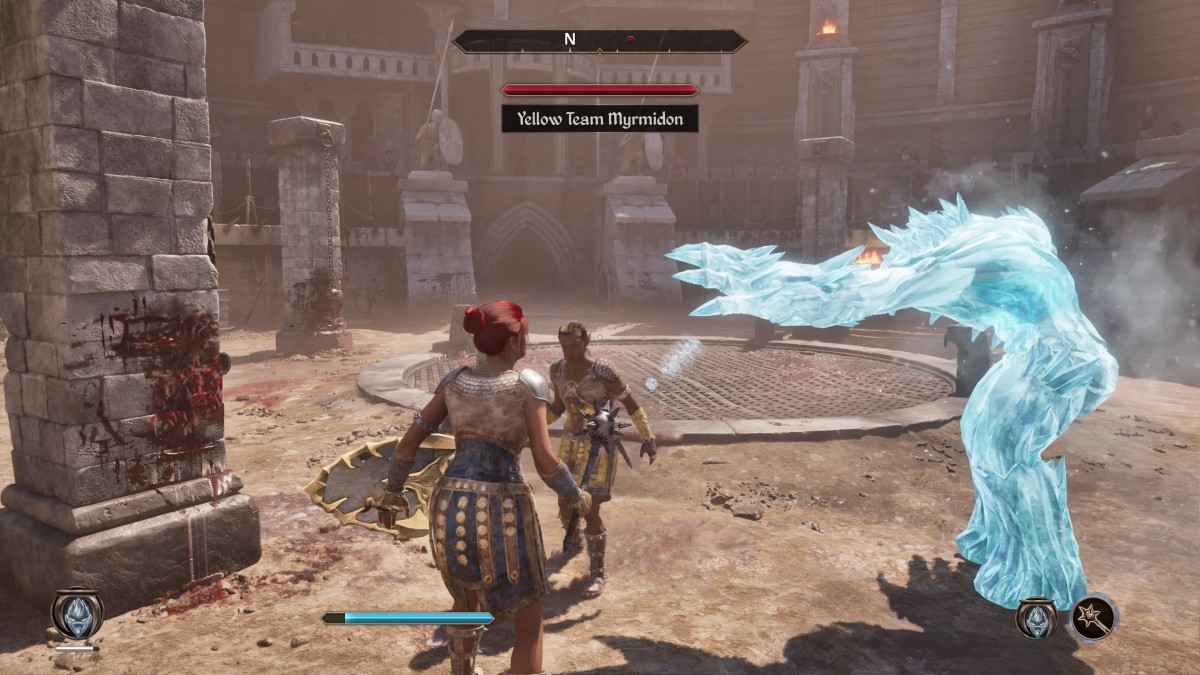Click the frost atronach icon above the white timer
The width and height of the screenshot is (1200, 675).
(x=76, y=612)
